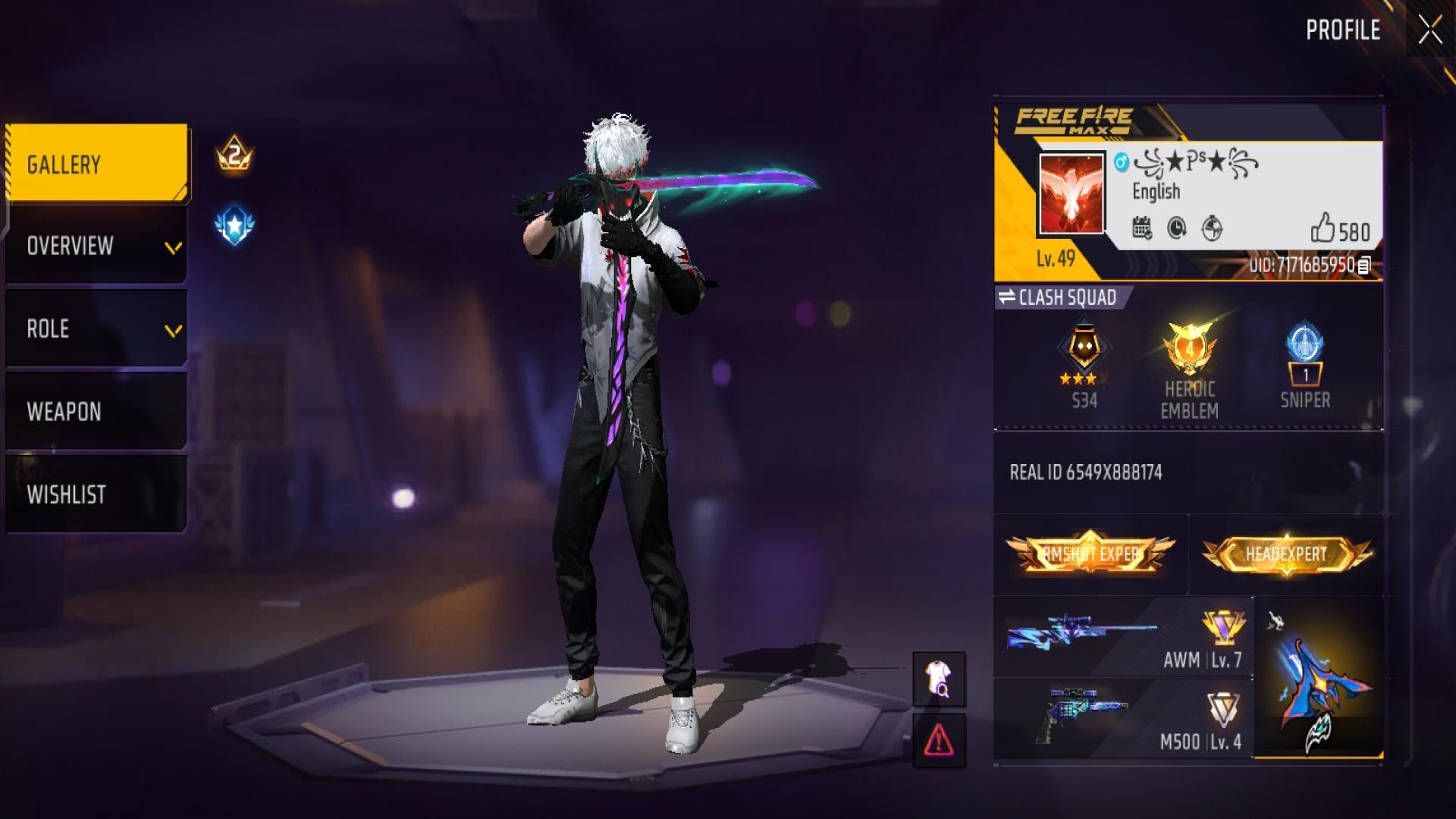Screen dimensions: 1456x819
Task: Open the Headexpert title banner
Action: 1286,554
